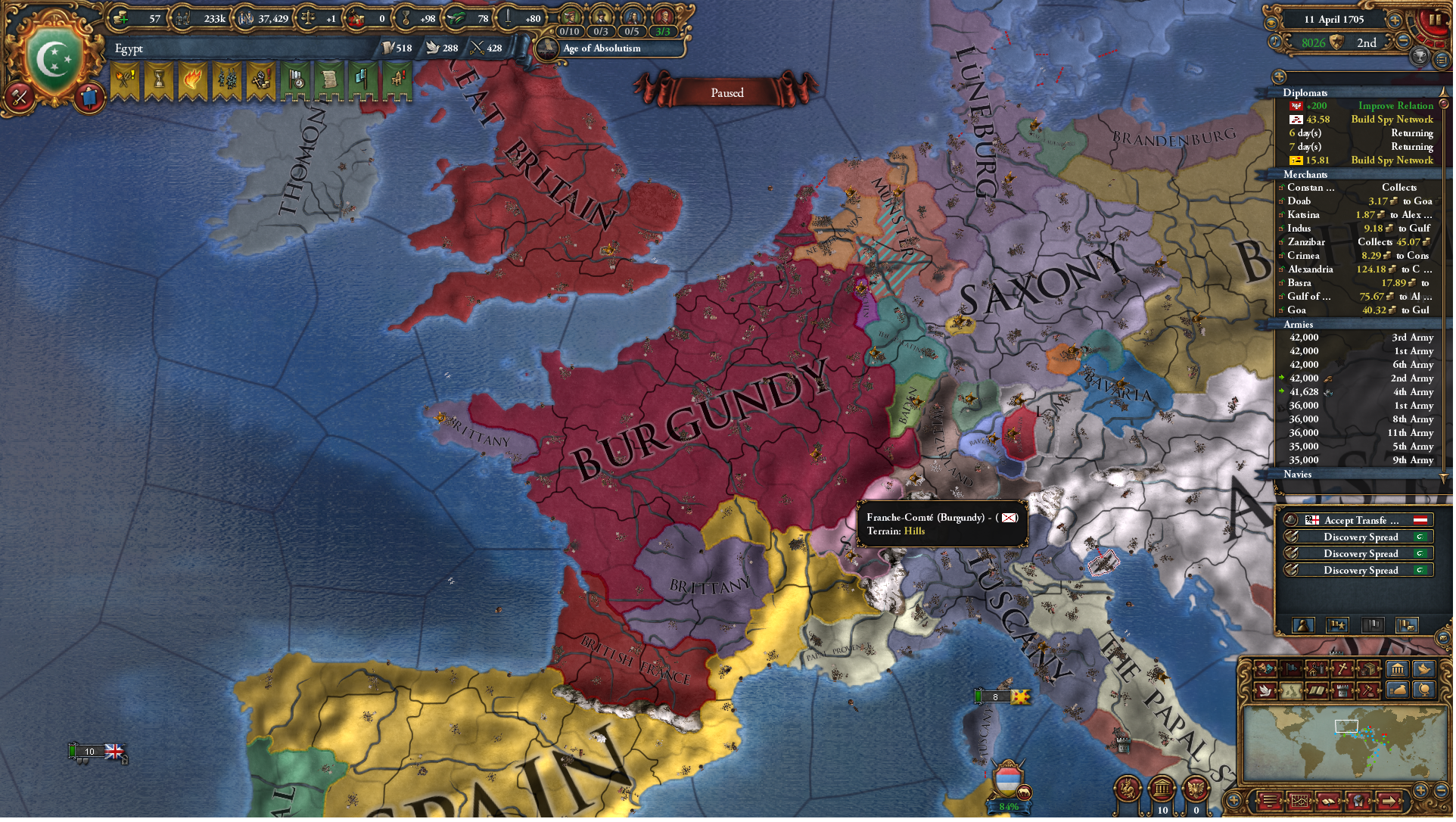The width and height of the screenshot is (1456, 822).
Task: Open the ledger chart icon on bottom bar
Action: (1300, 799)
